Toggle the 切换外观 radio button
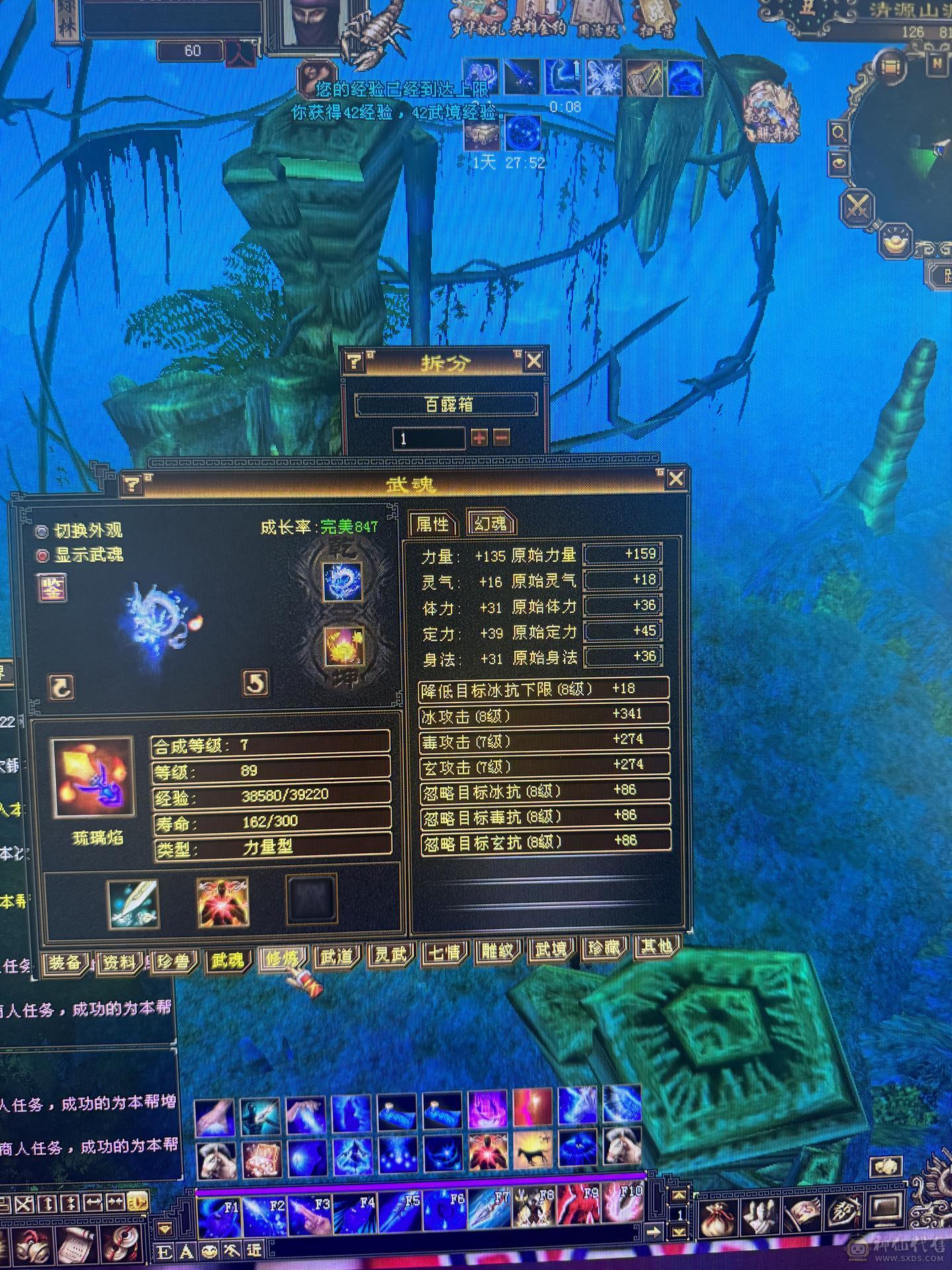The width and height of the screenshot is (952, 1270). pos(41,529)
